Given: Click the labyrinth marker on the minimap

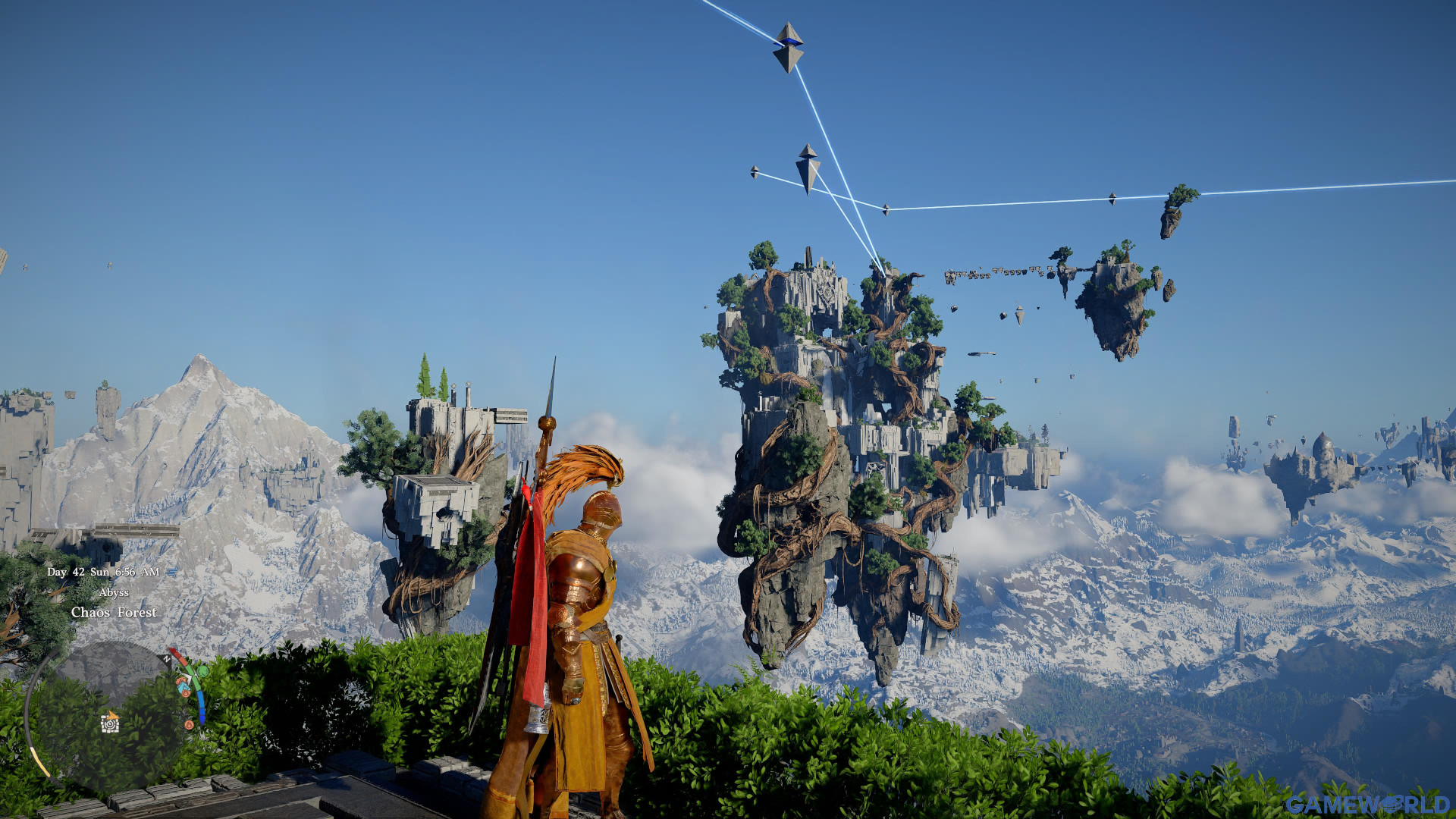Looking at the screenshot, I should click(x=111, y=723).
